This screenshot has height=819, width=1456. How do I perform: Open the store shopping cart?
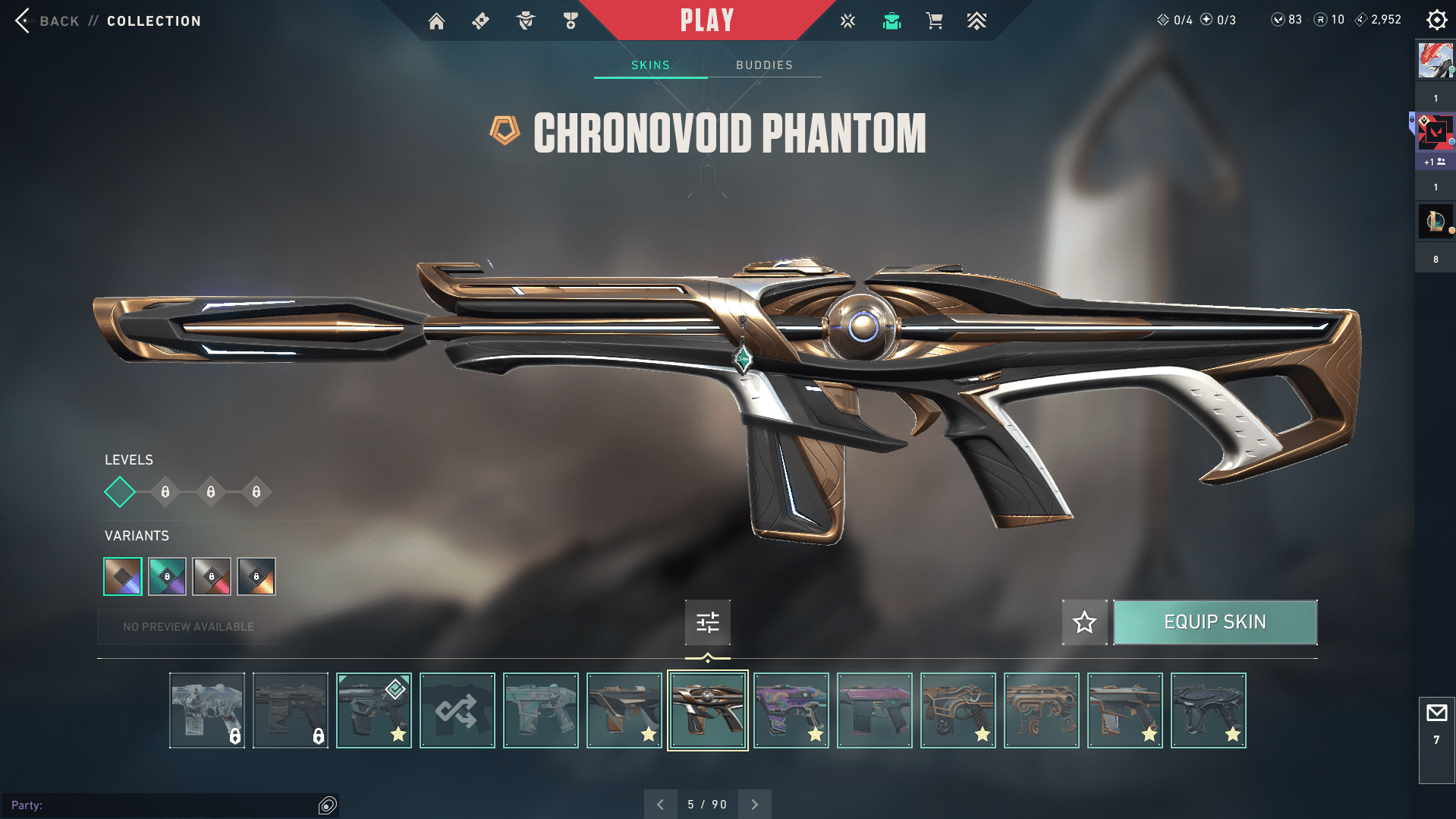[934, 21]
